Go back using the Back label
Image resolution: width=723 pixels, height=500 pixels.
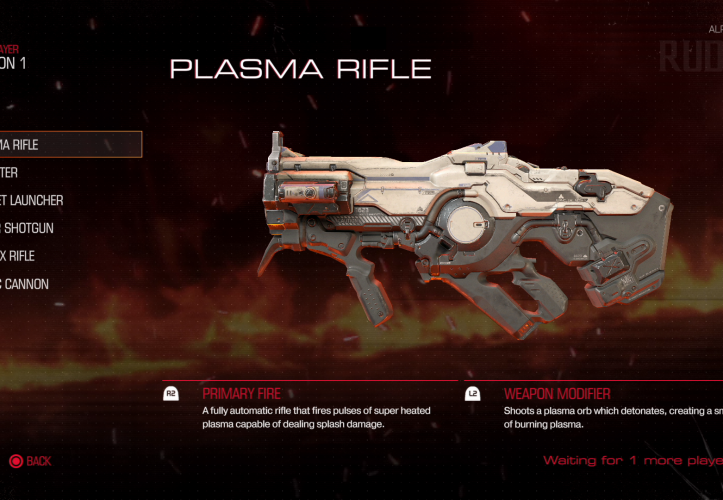tap(38, 461)
